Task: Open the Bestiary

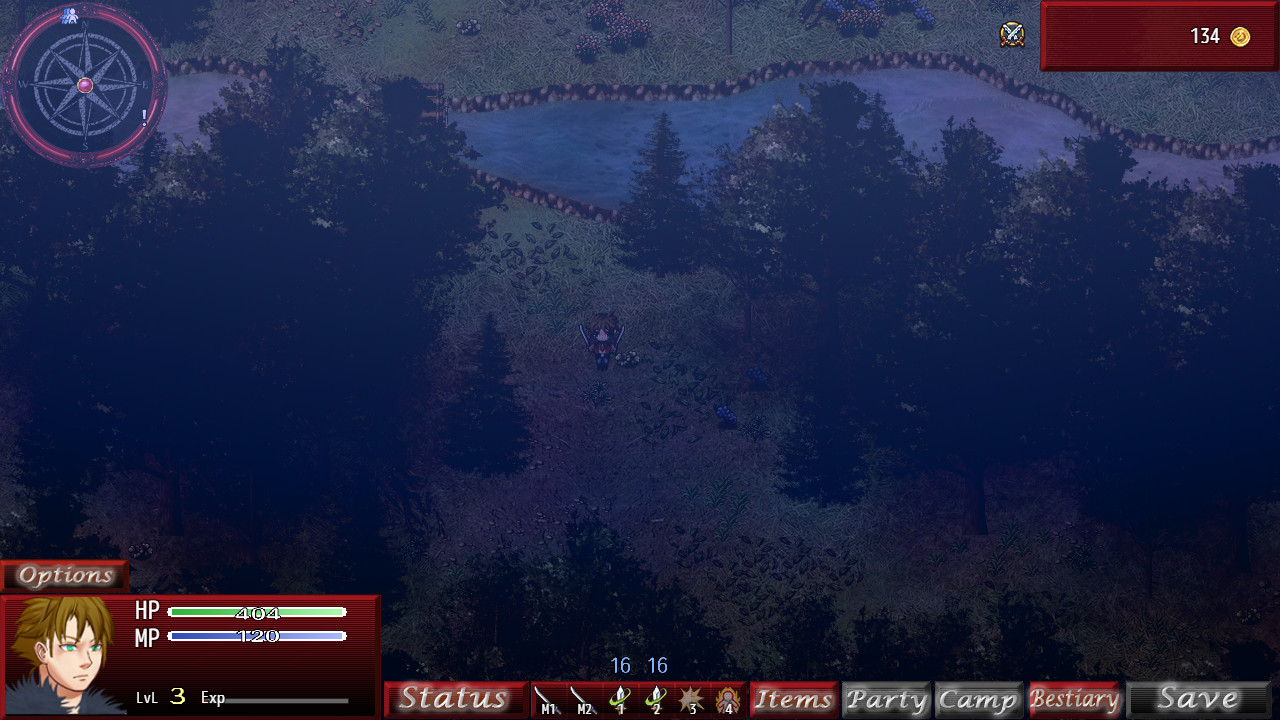Action: pyautogui.click(x=1075, y=698)
